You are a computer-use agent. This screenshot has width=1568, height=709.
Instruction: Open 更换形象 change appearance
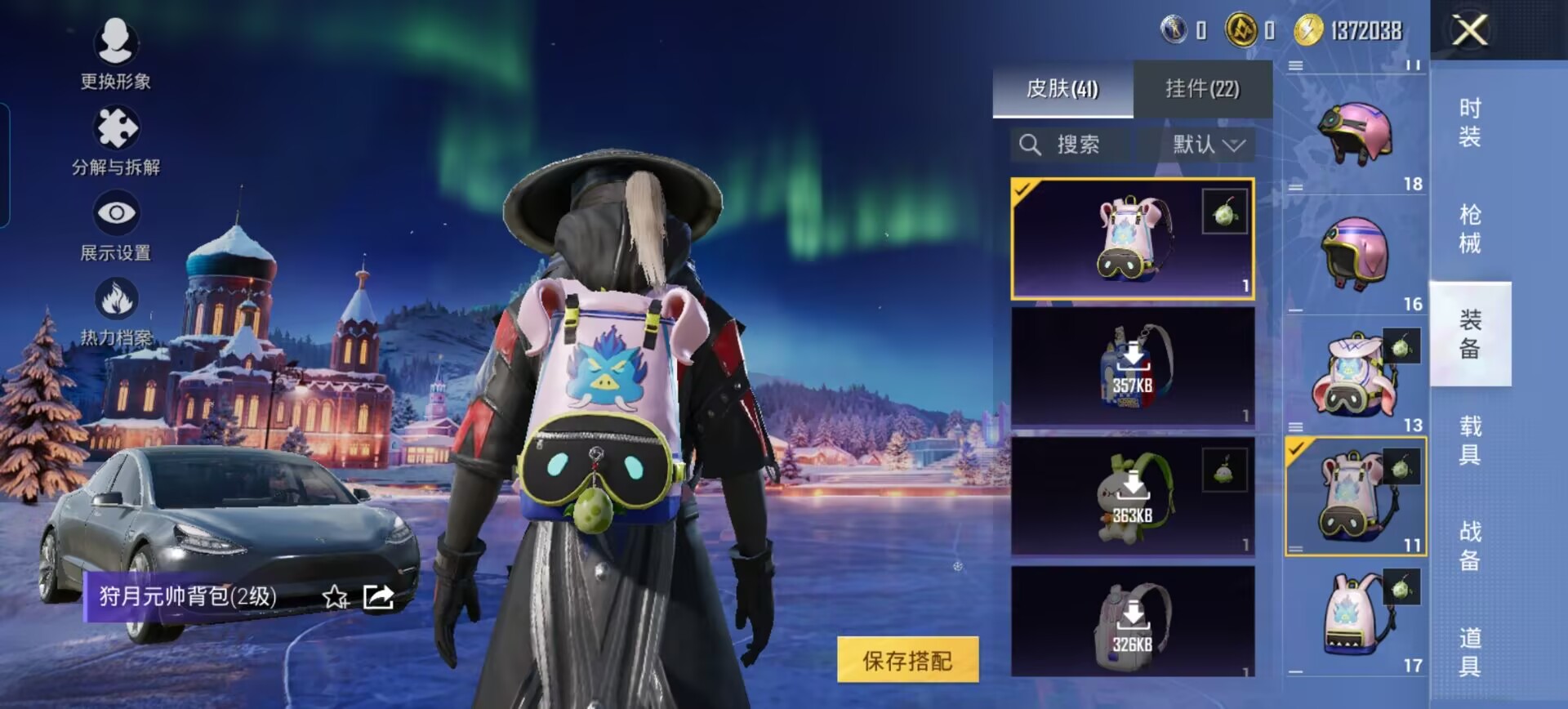click(x=115, y=53)
